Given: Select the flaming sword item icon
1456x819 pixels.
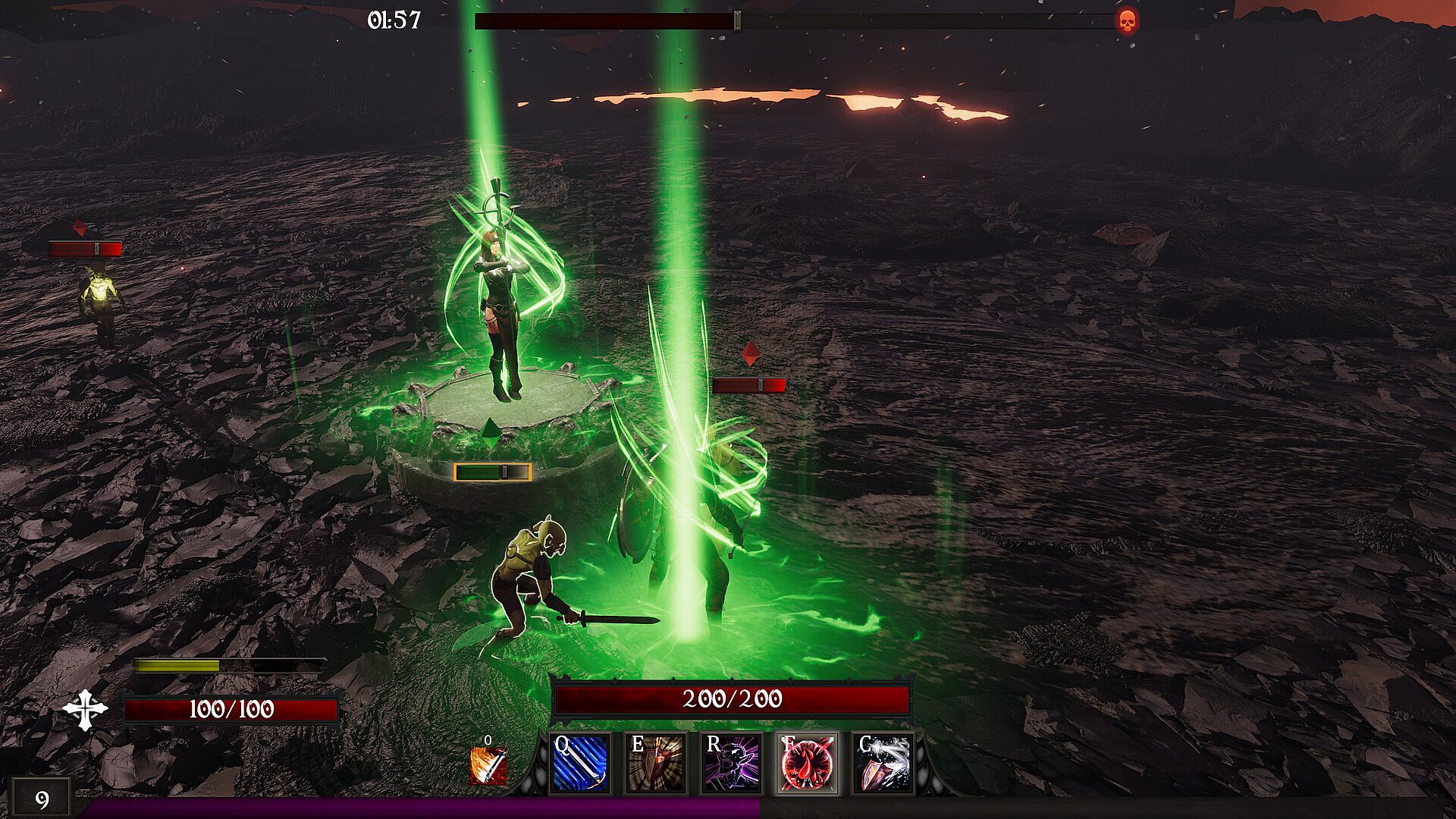Looking at the screenshot, I should click(x=488, y=766).
